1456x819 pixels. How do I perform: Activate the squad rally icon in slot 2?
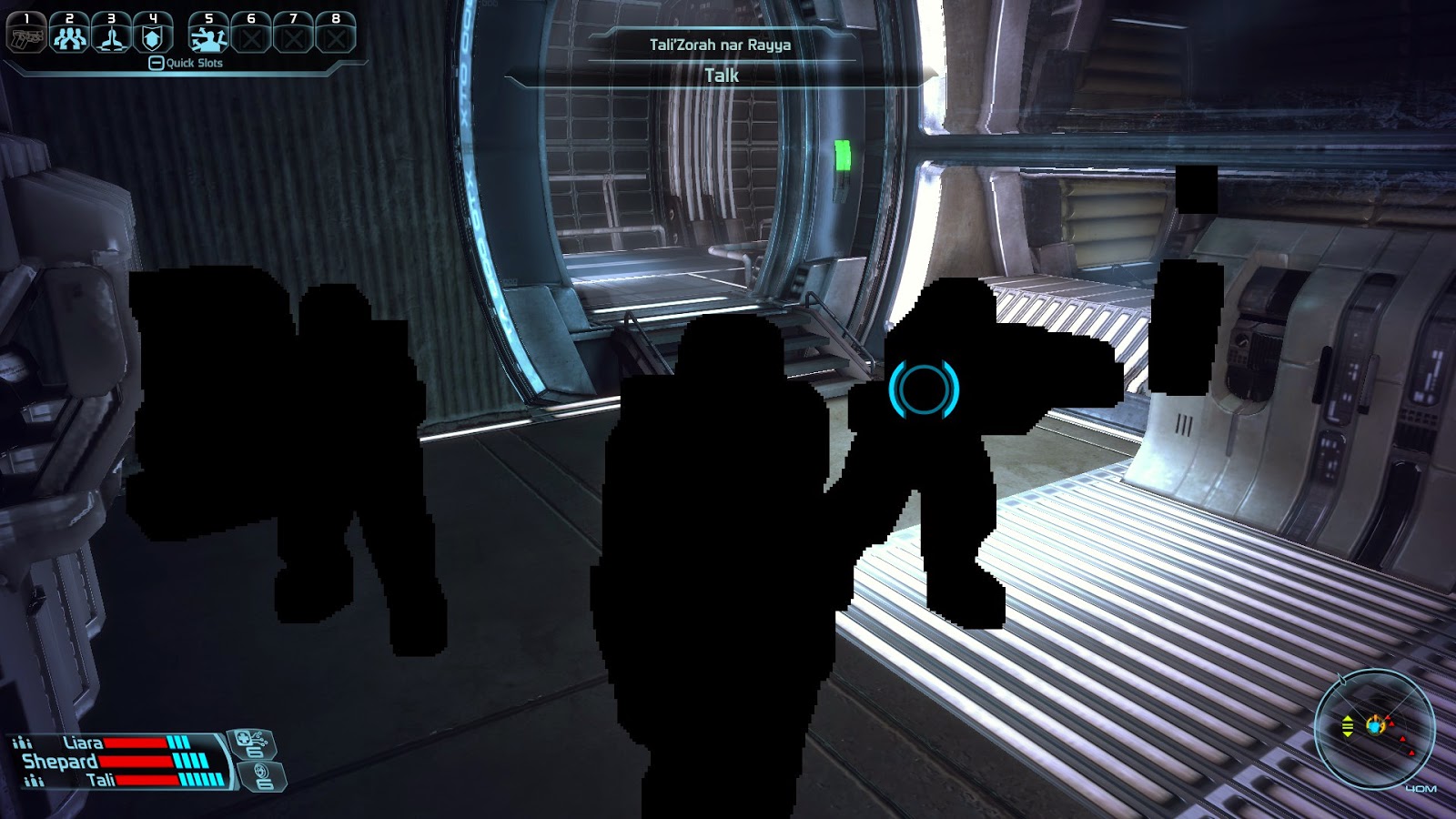tap(70, 35)
